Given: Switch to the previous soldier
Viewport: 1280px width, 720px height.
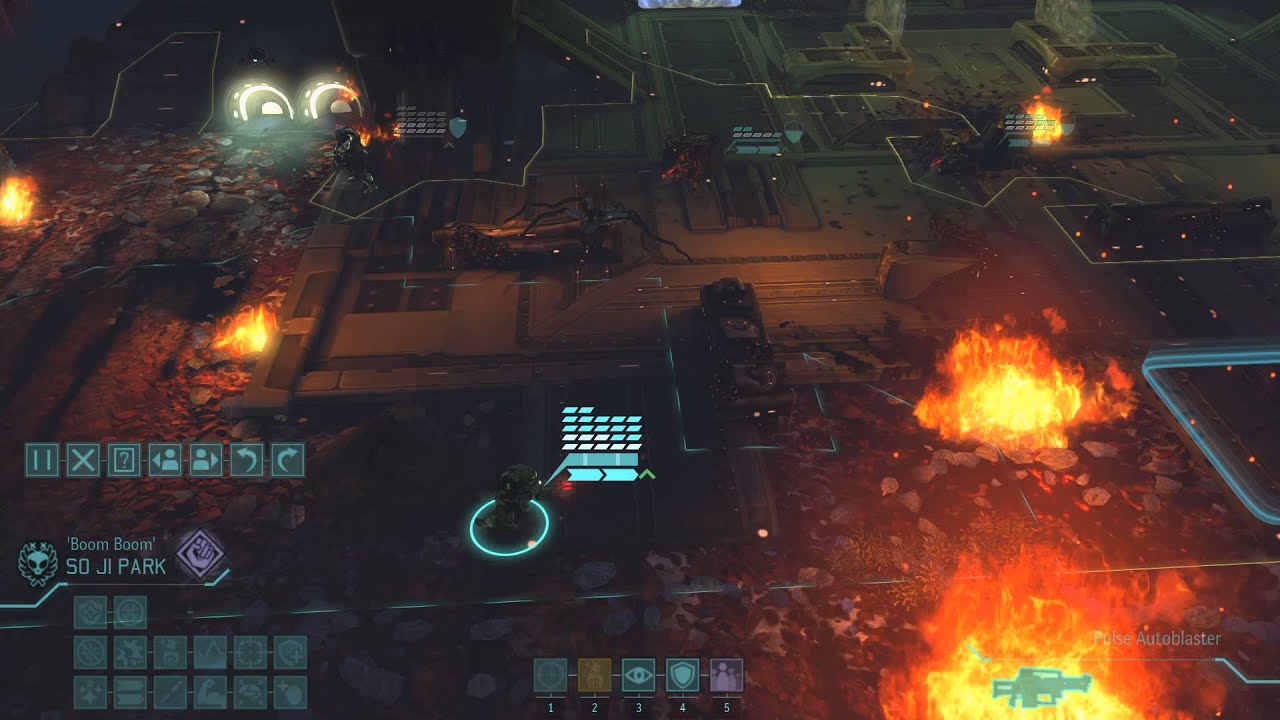Looking at the screenshot, I should pos(165,460).
